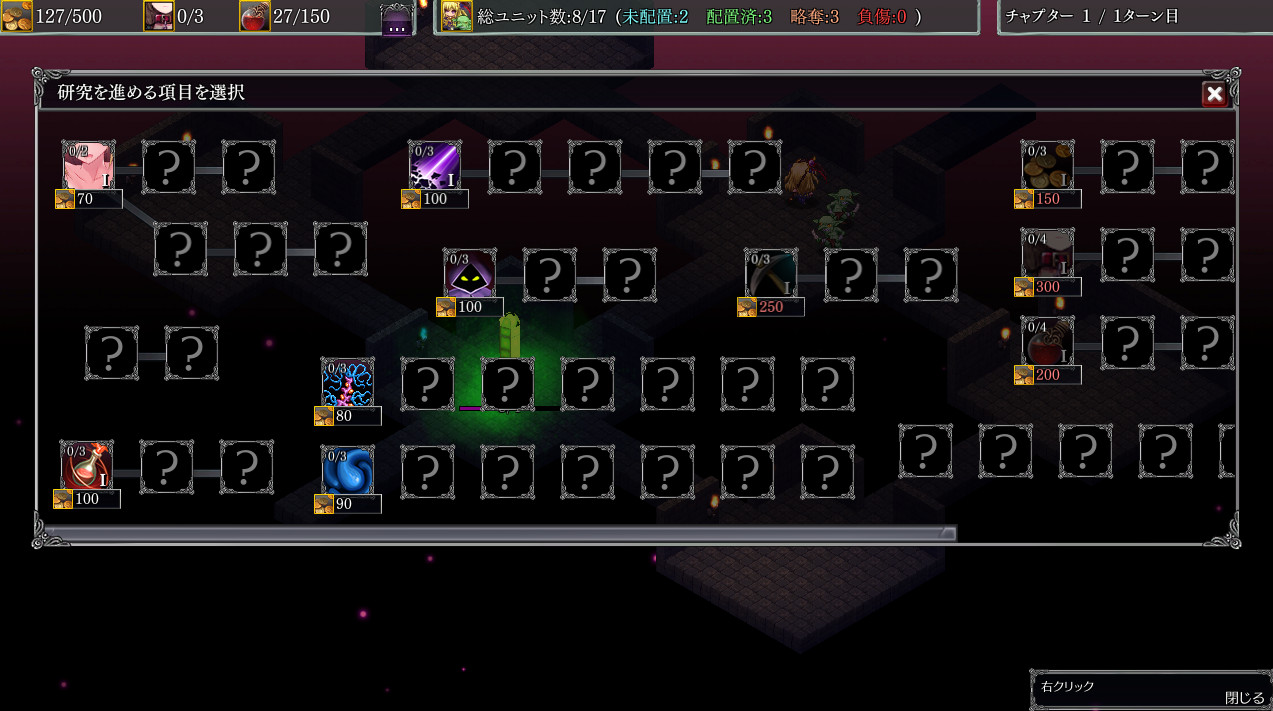Click the 閉じる close prompt
Screen dimensions: 1273x711
1244,698
